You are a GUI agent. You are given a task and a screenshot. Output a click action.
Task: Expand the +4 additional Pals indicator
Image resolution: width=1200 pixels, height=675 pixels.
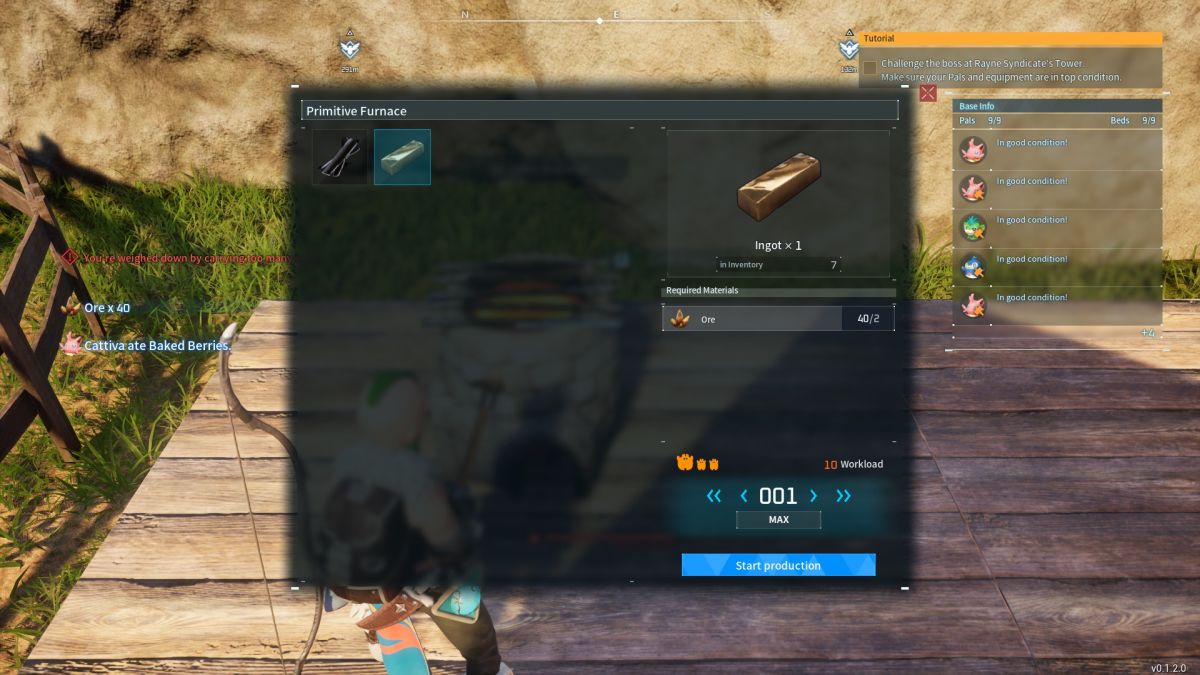point(1148,332)
